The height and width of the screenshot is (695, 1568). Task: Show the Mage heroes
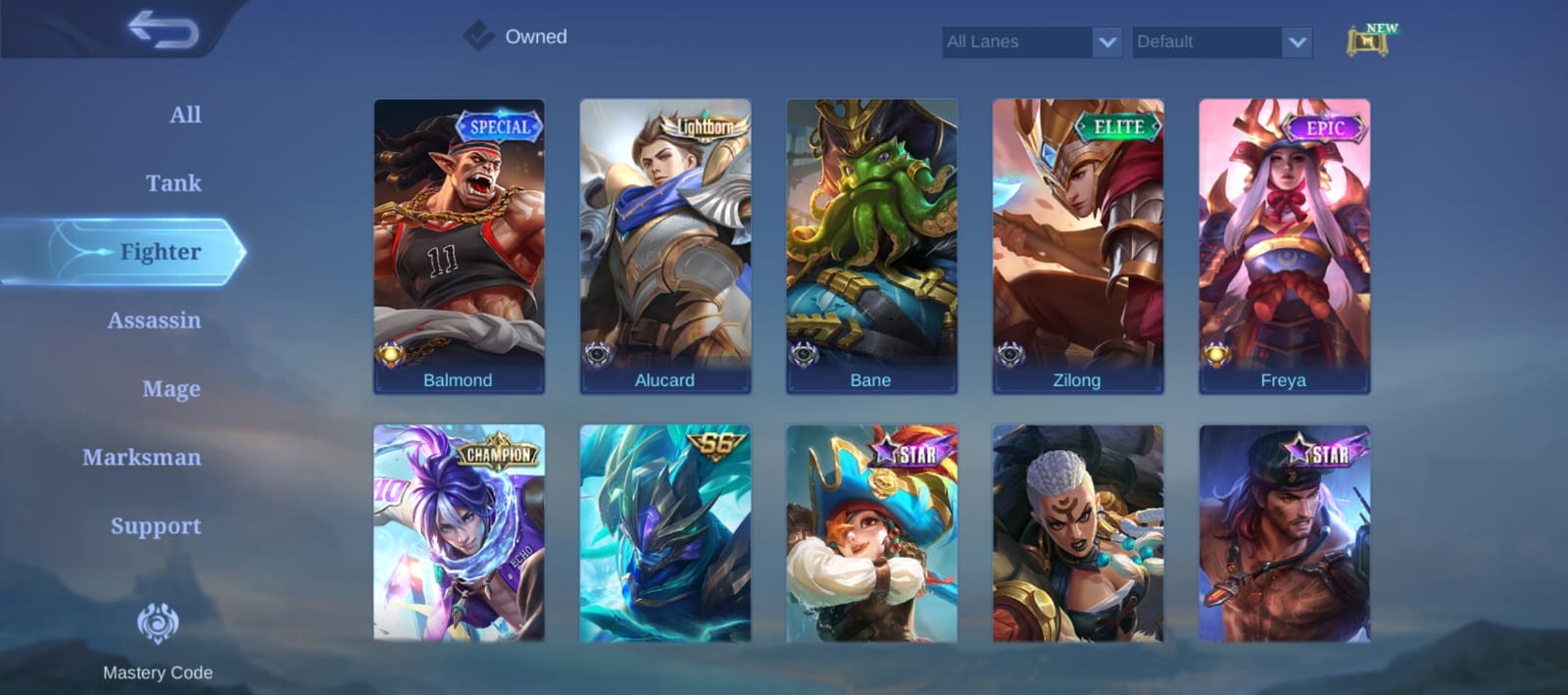(171, 389)
